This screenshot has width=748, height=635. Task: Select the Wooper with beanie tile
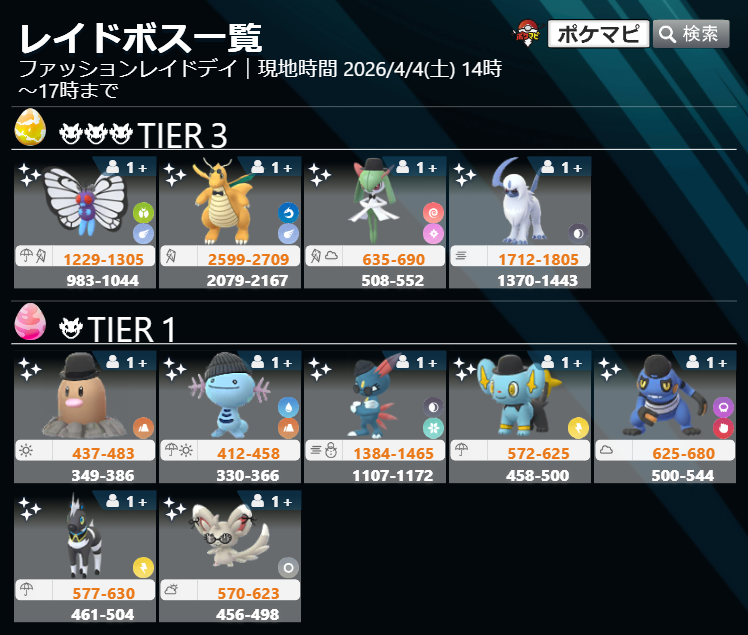tap(230, 416)
